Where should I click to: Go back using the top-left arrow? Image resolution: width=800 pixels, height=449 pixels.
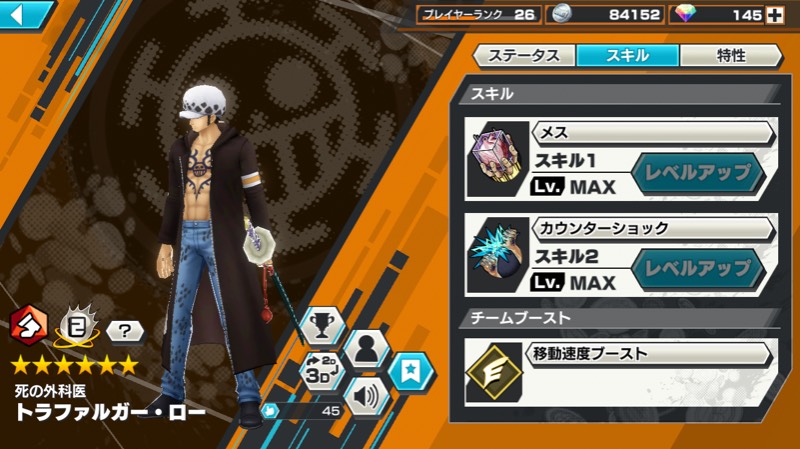tap(26, 14)
